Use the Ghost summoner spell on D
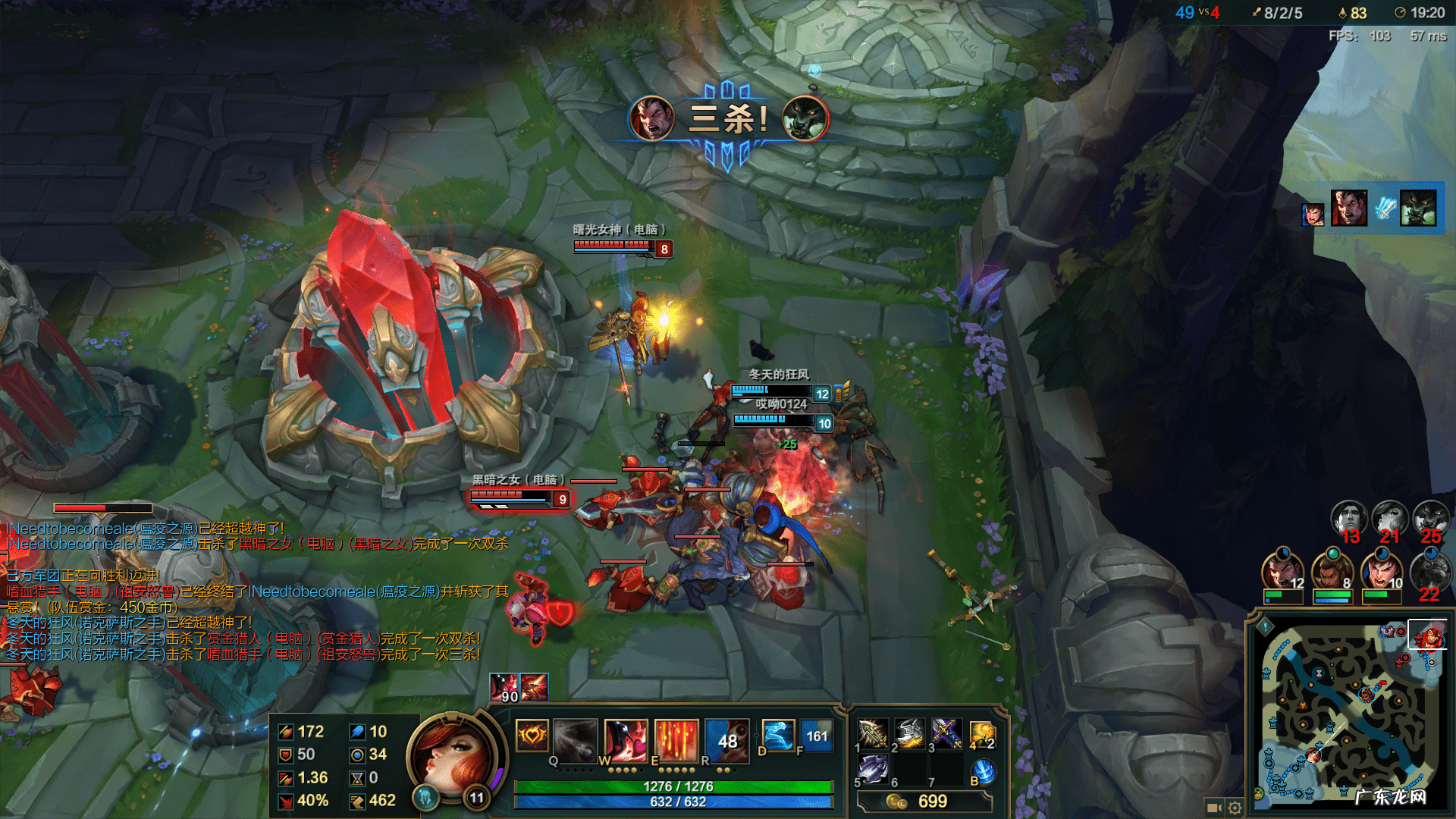The height and width of the screenshot is (819, 1456). pos(777,736)
